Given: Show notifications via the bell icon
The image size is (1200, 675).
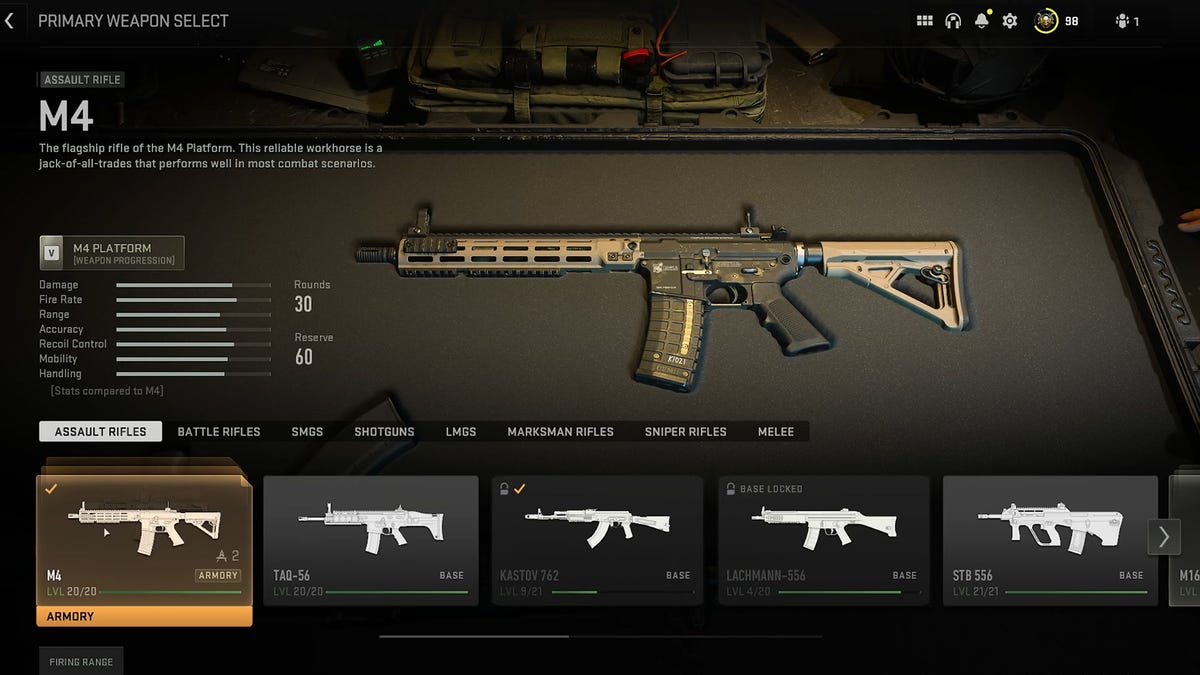Looking at the screenshot, I should pos(981,21).
